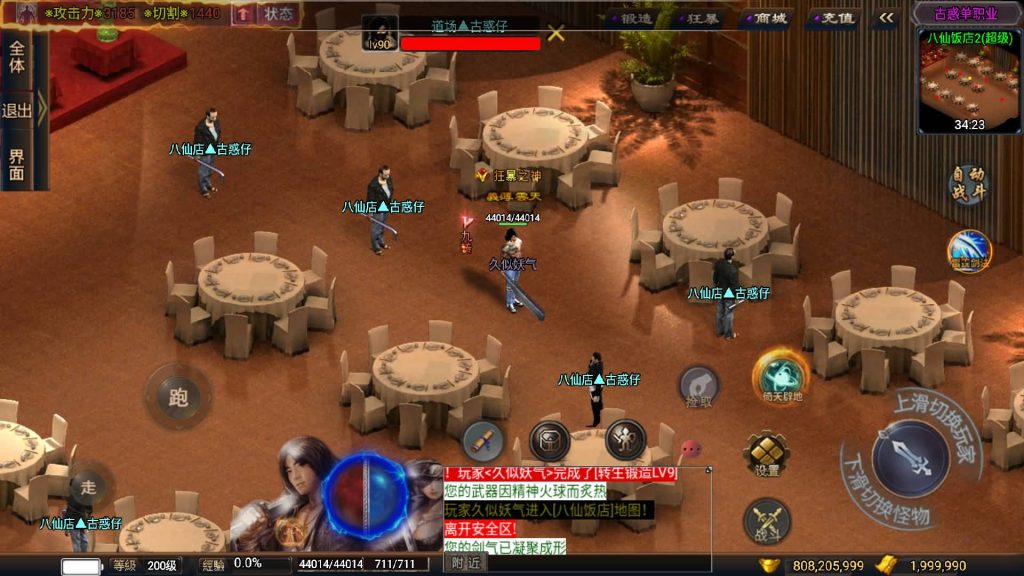The width and height of the screenshot is (1024, 576).
Task: Collapse the top menu with the double-arrow button
Action: [x=886, y=18]
